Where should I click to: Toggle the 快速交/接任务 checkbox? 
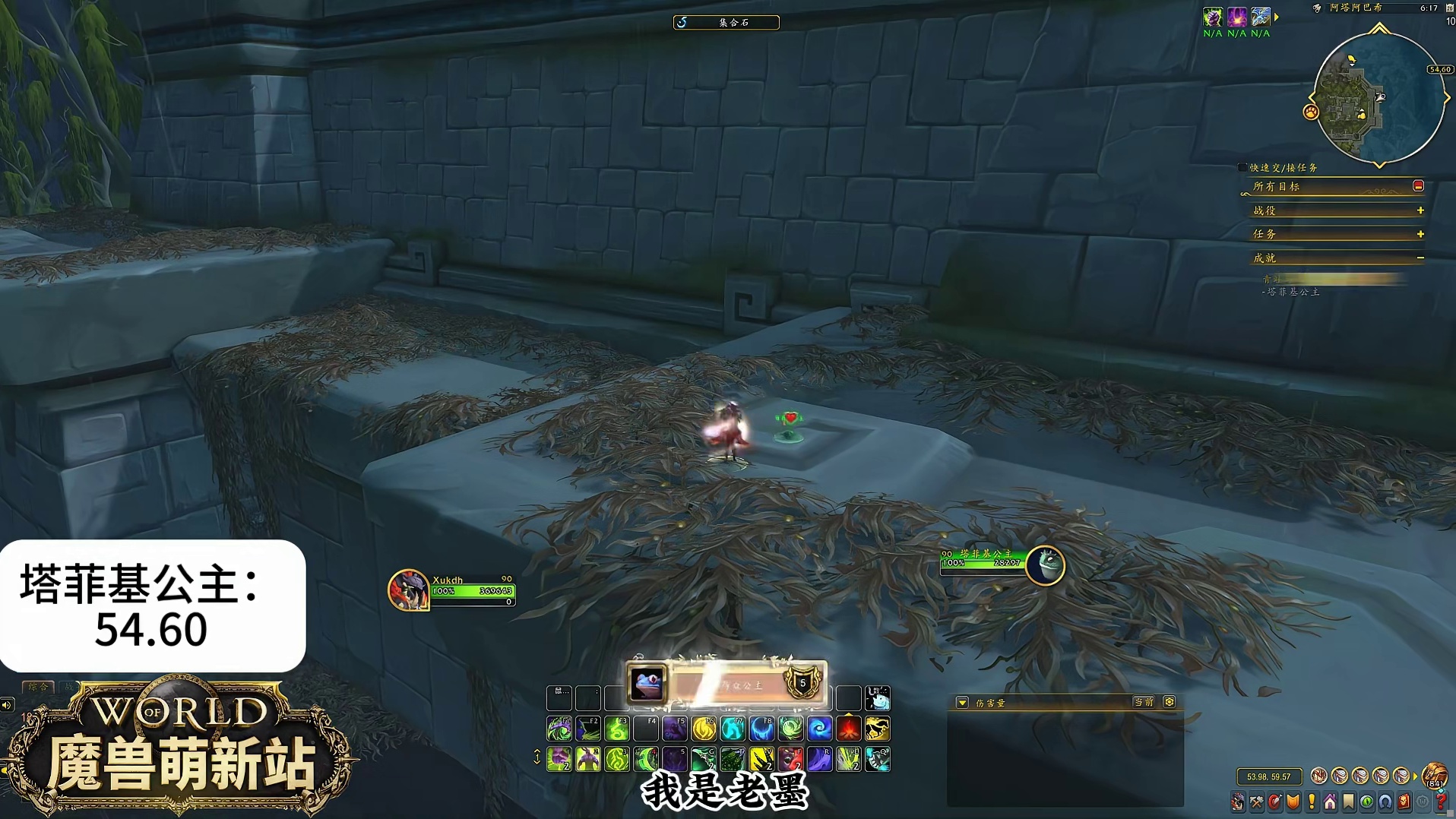[x=1242, y=168]
